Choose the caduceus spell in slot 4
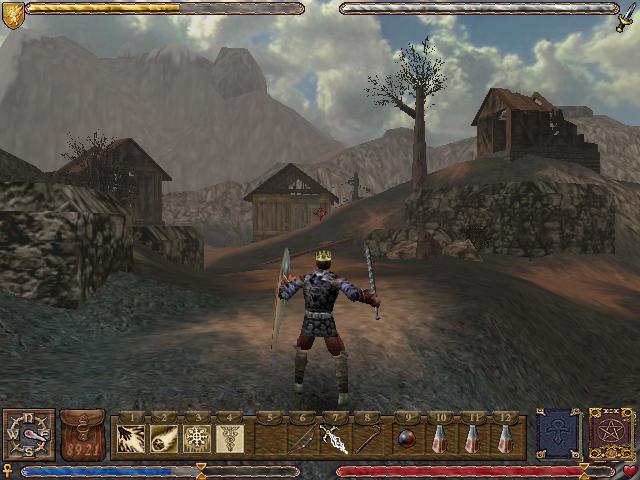This screenshot has height=480, width=640. tap(229, 437)
